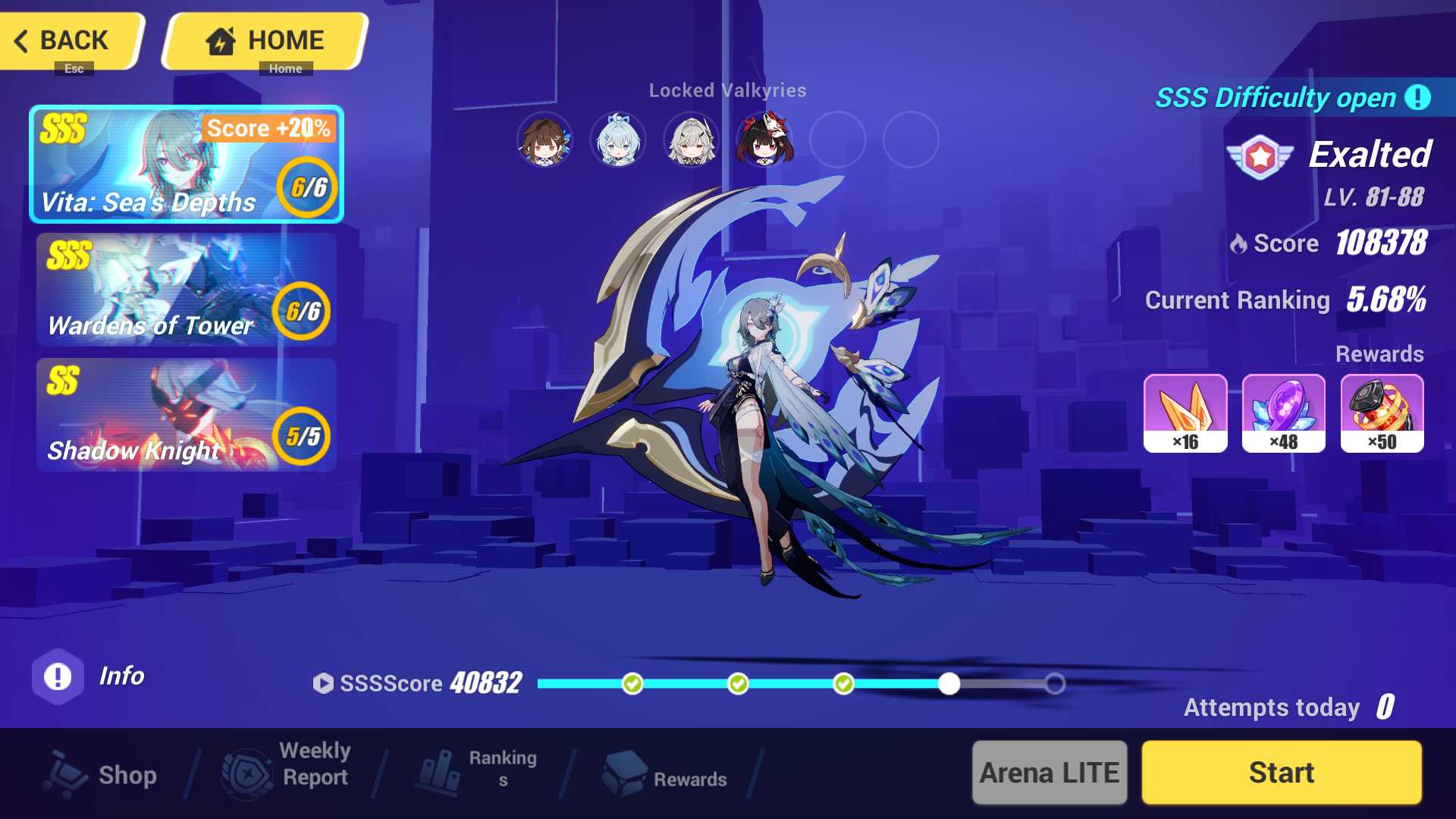Screen dimensions: 1456x819
Task: Play the SSSScore video preview
Action: pos(325,683)
